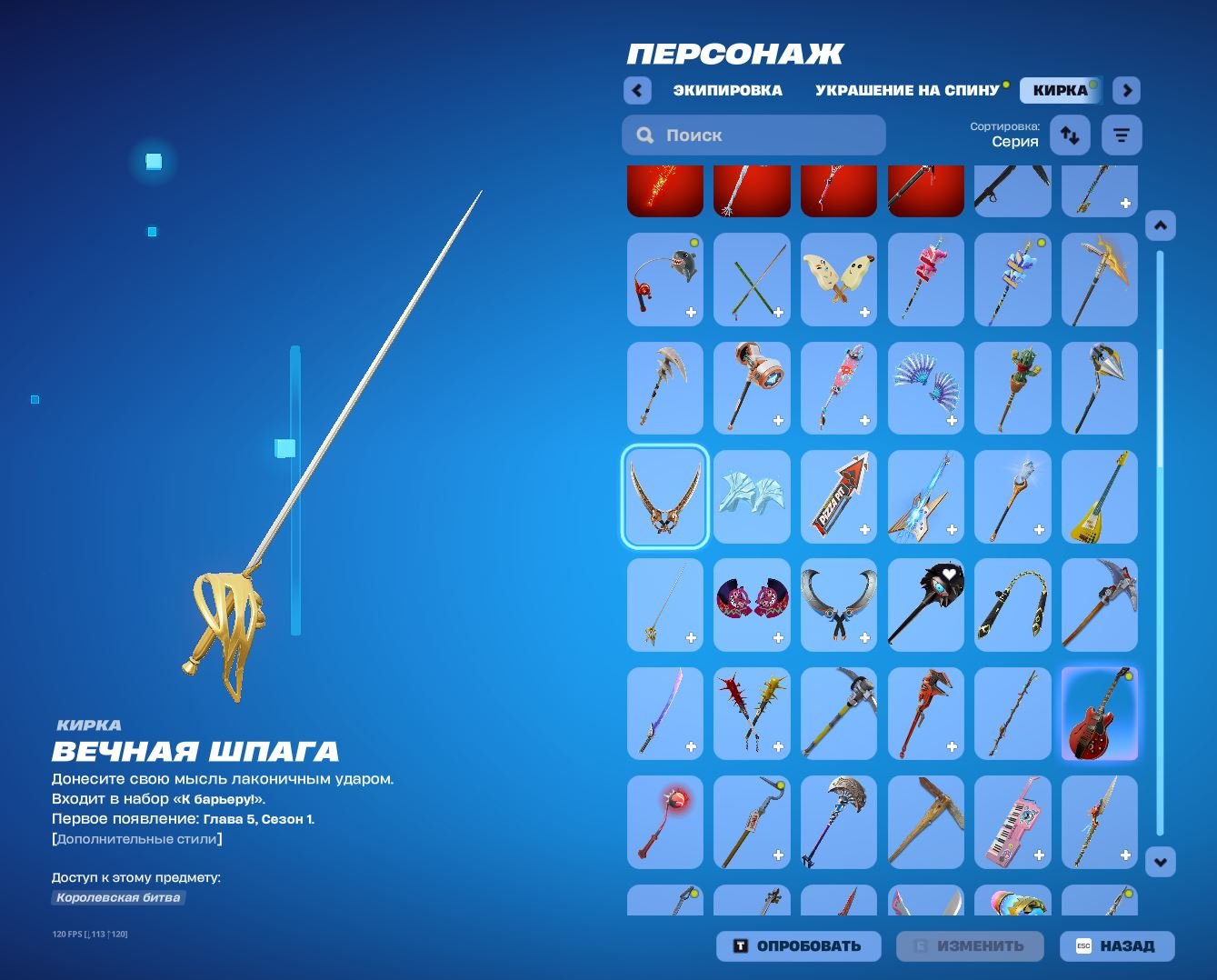The height and width of the screenshot is (980, 1217).
Task: Toggle the sort direction arrows icon
Action: click(1070, 135)
